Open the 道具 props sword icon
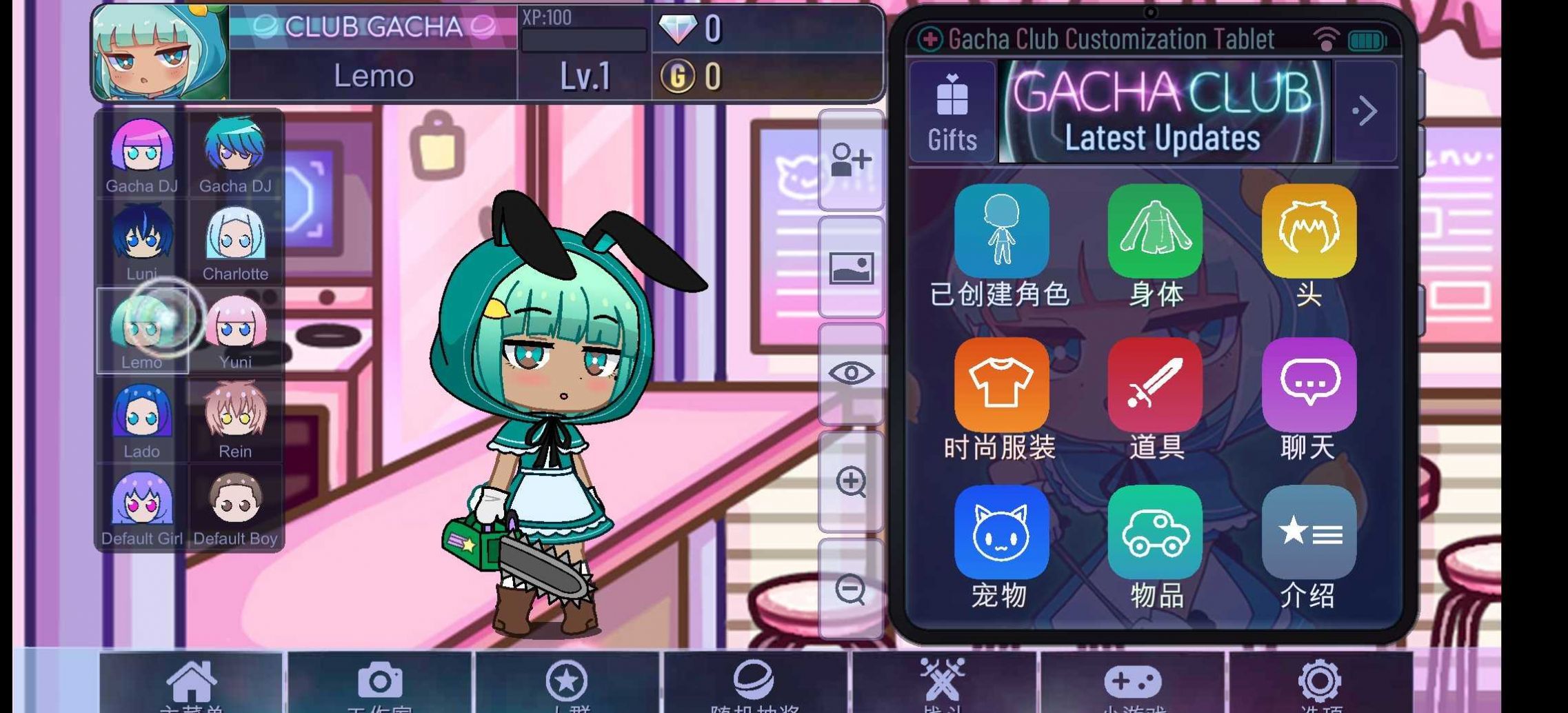Screen dimensions: 1568x713 (1155, 385)
